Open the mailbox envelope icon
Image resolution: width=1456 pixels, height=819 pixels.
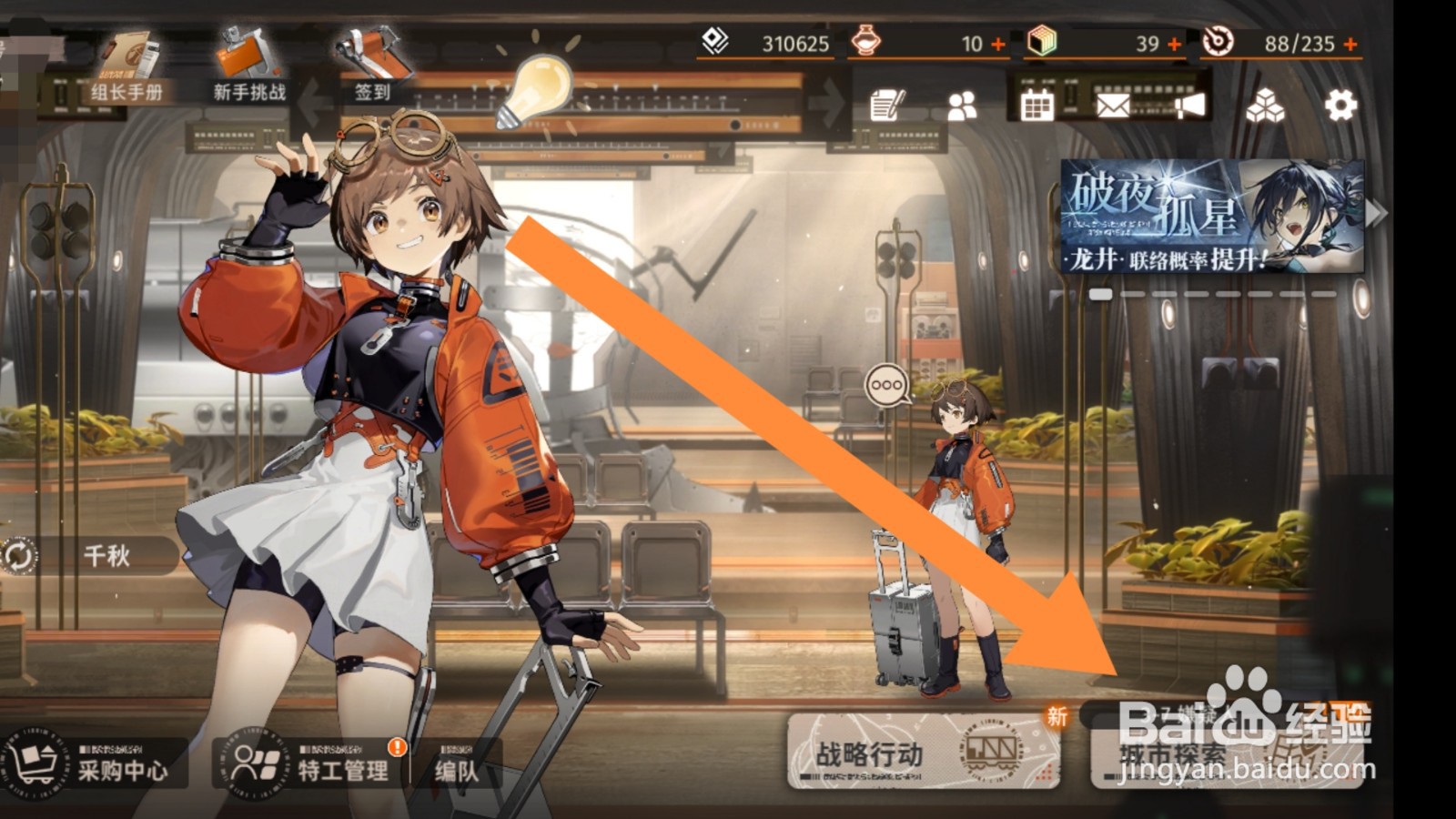pyautogui.click(x=1112, y=106)
